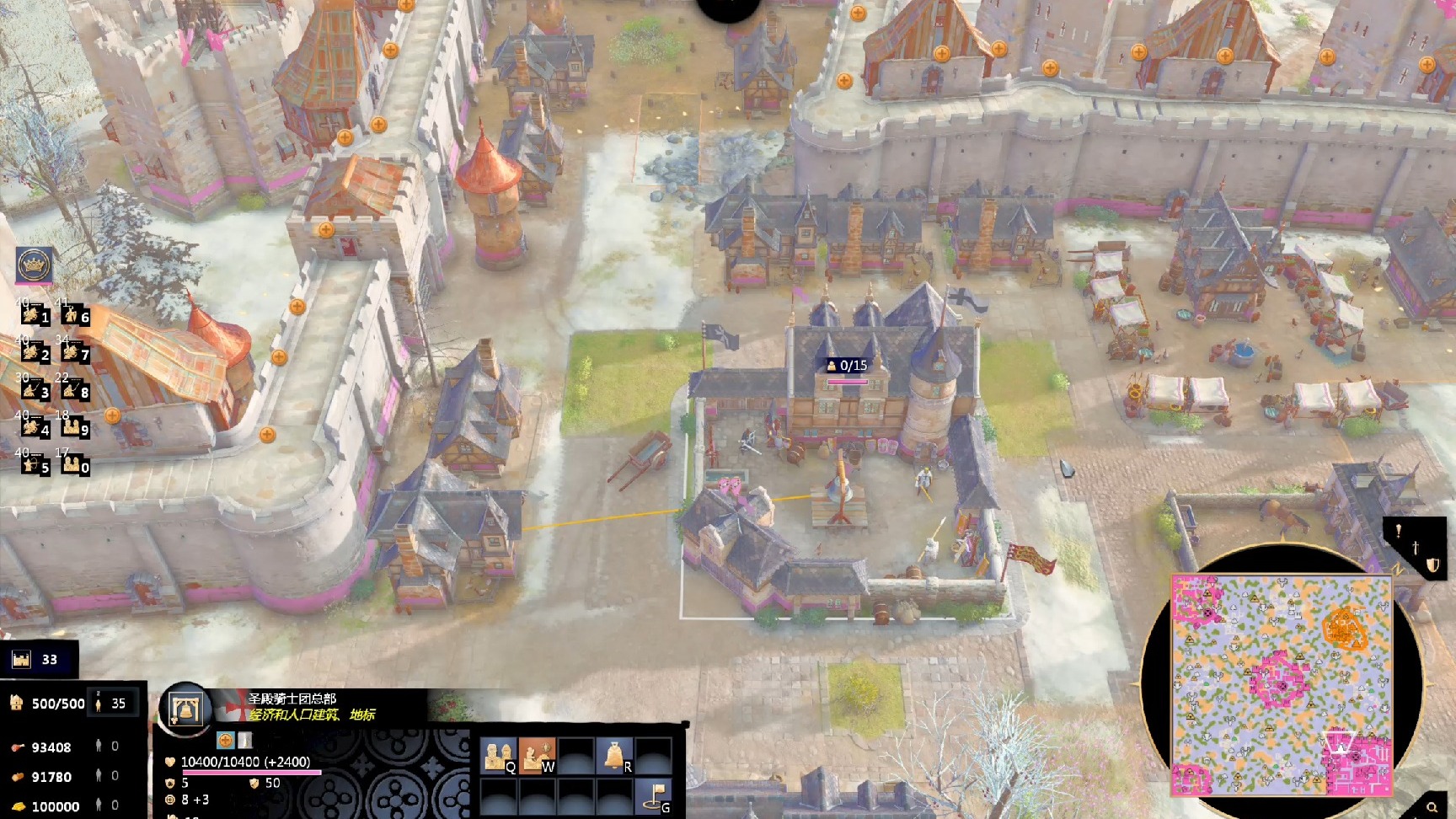
Task: Click the crown victory objective icon
Action: pos(35,265)
